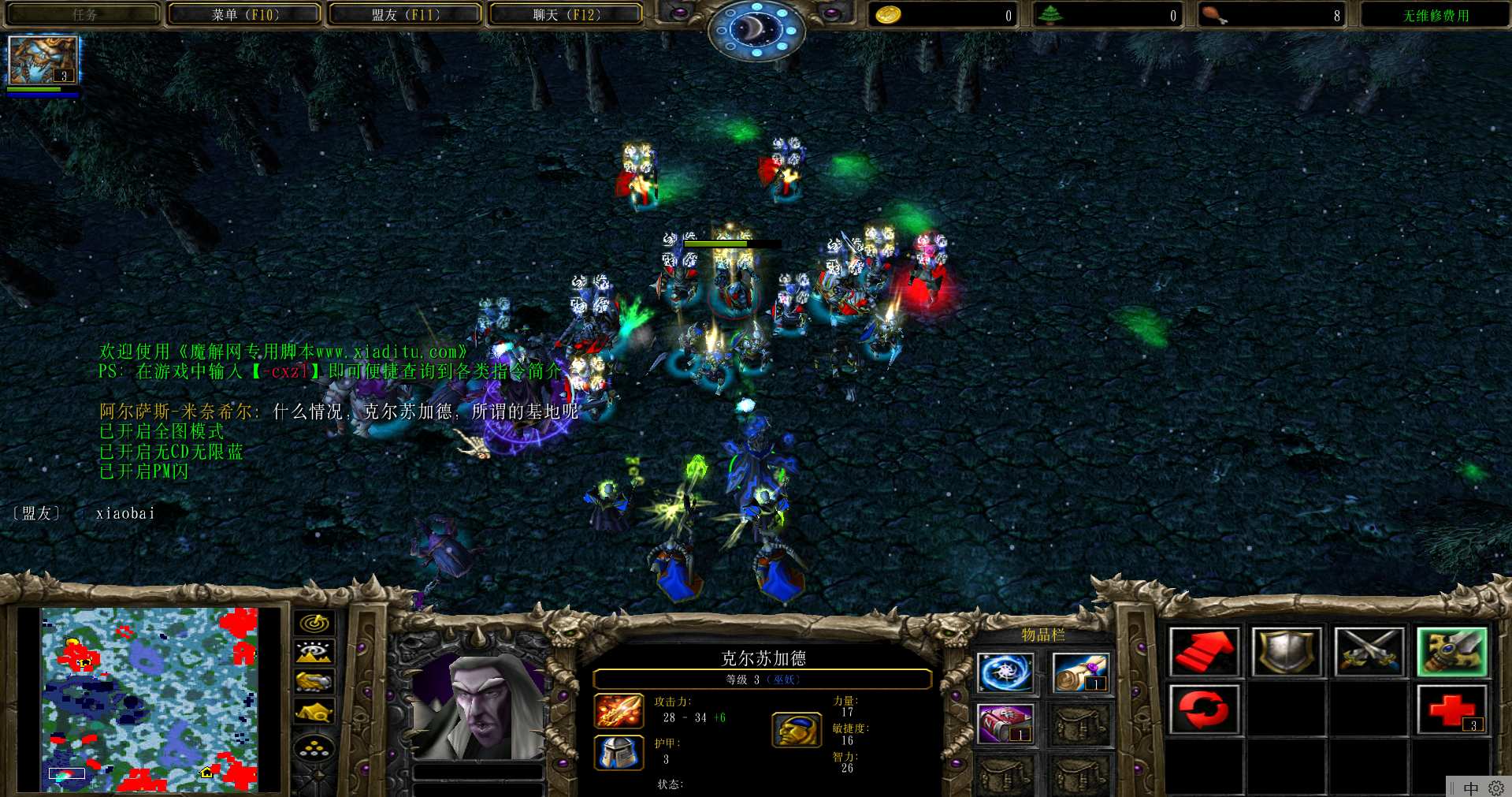Open hero skills via the red cross
Screen dimensions: 1512x797
click(1451, 709)
